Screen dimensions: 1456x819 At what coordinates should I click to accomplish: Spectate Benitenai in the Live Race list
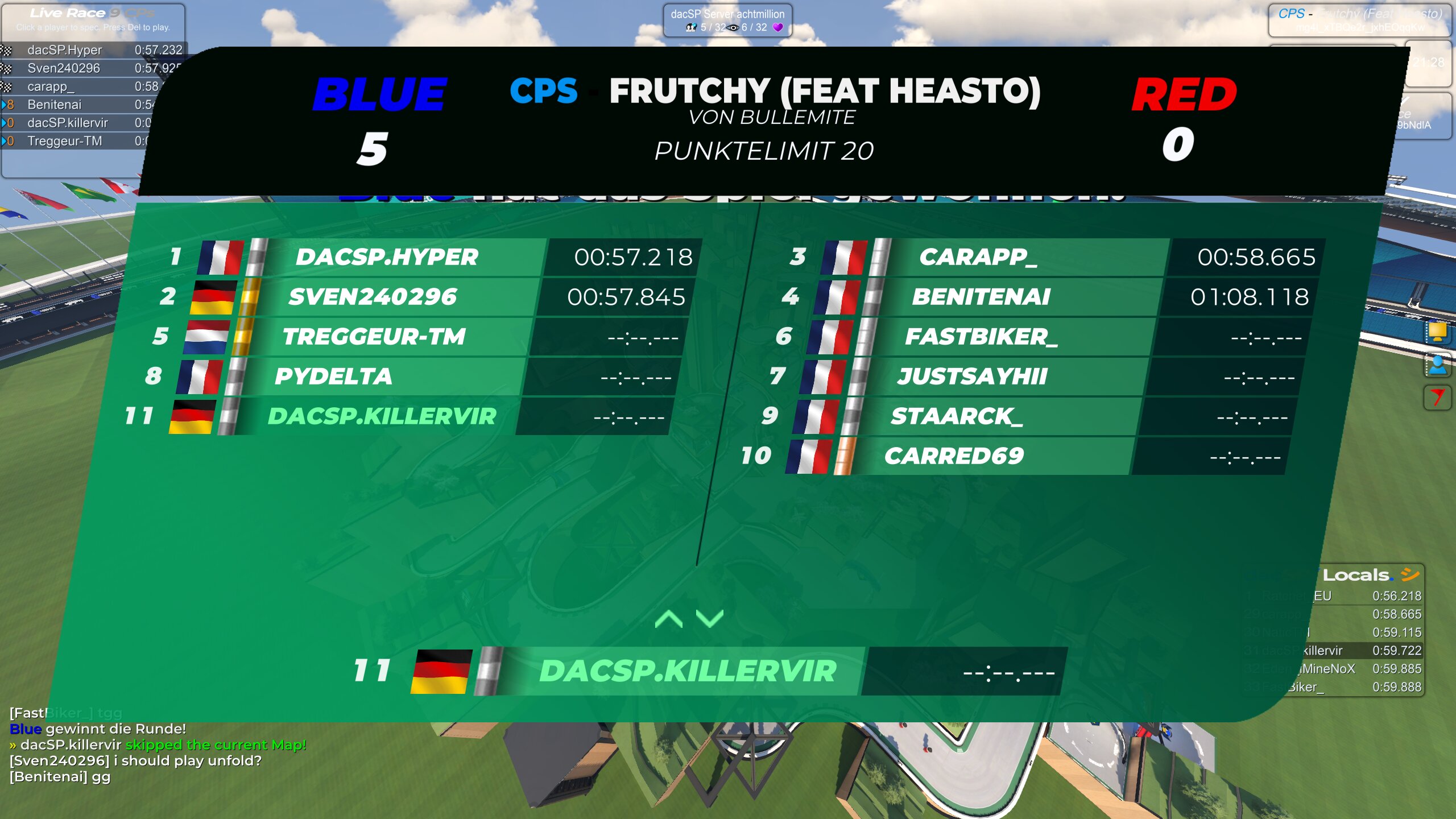[x=55, y=105]
